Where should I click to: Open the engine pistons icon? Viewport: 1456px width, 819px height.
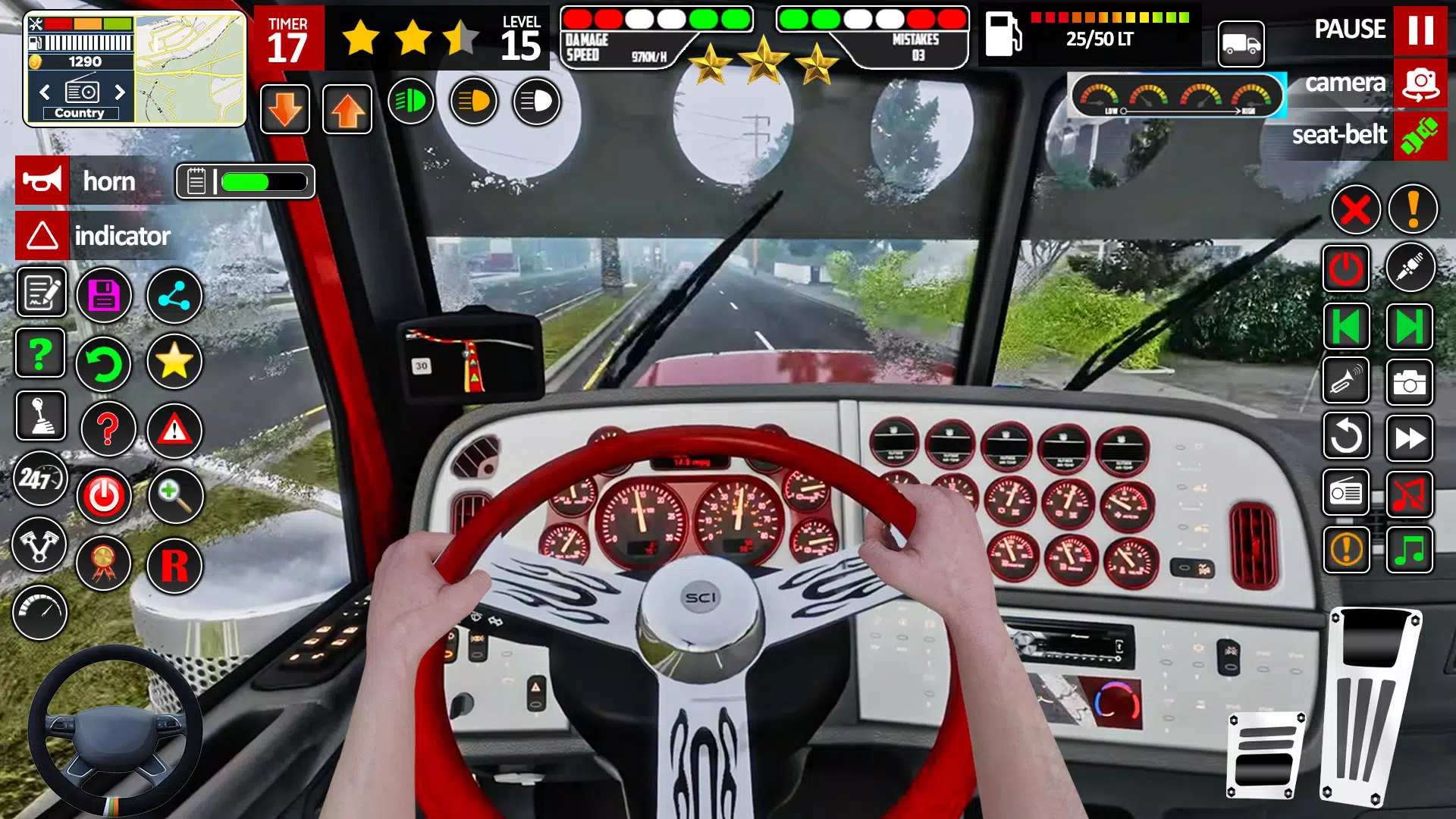tap(40, 545)
